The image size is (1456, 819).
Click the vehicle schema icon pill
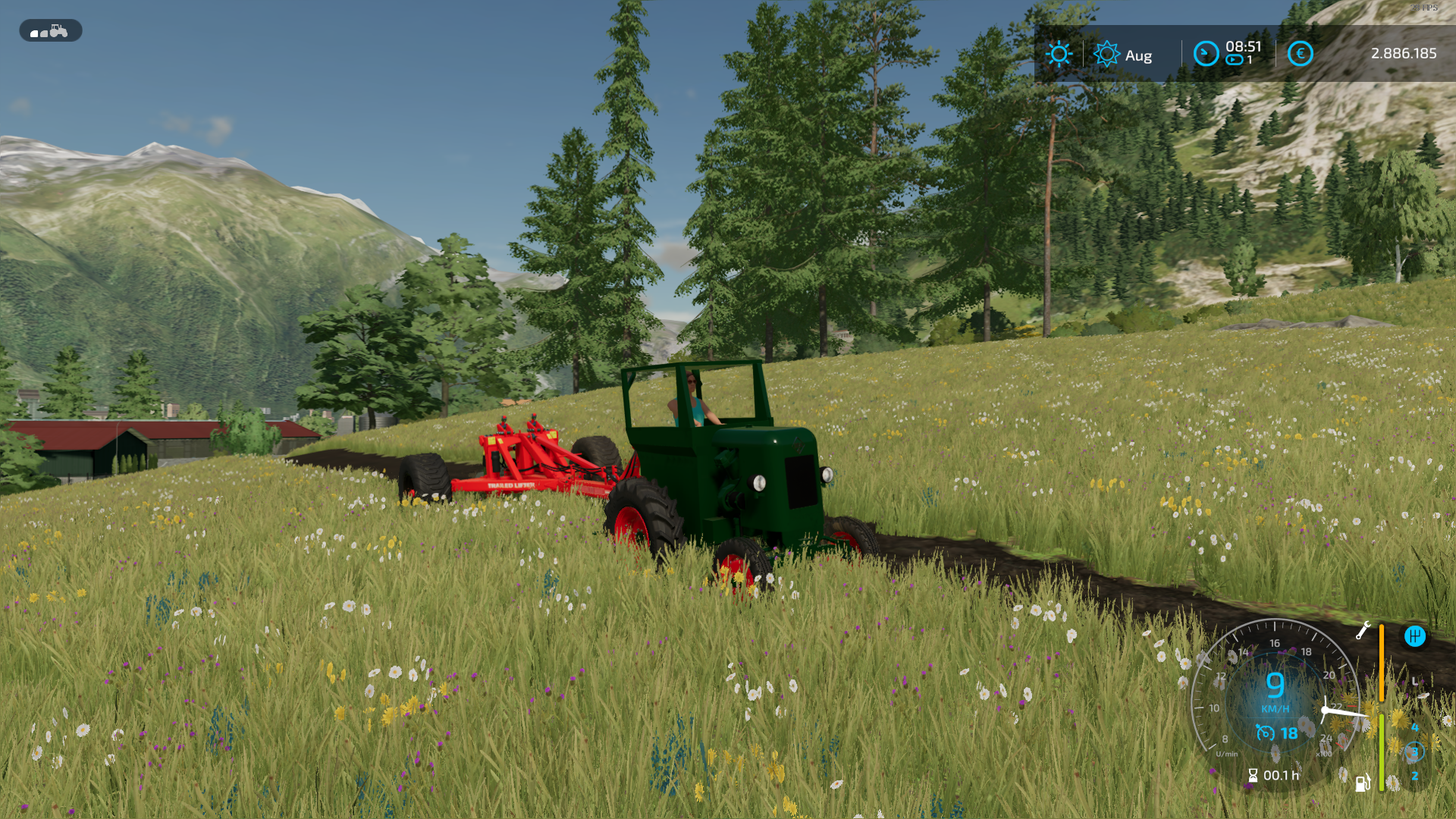pyautogui.click(x=50, y=31)
